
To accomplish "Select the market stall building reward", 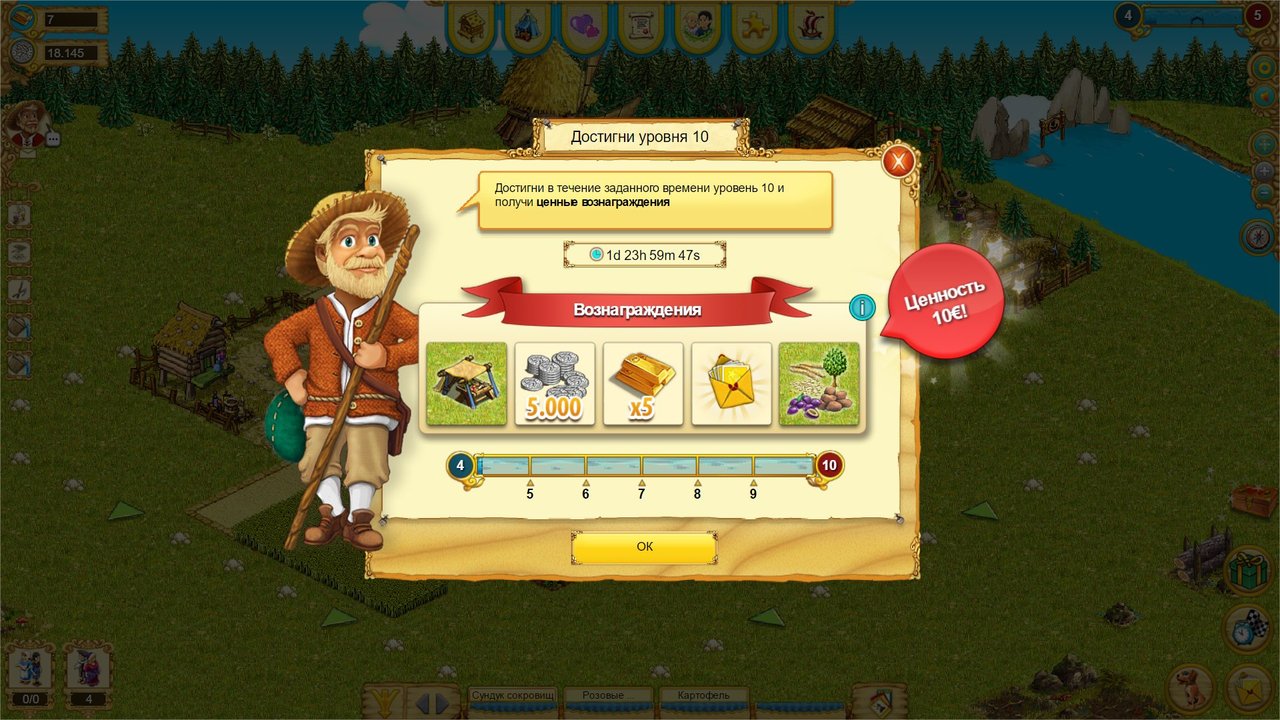I will coord(467,383).
